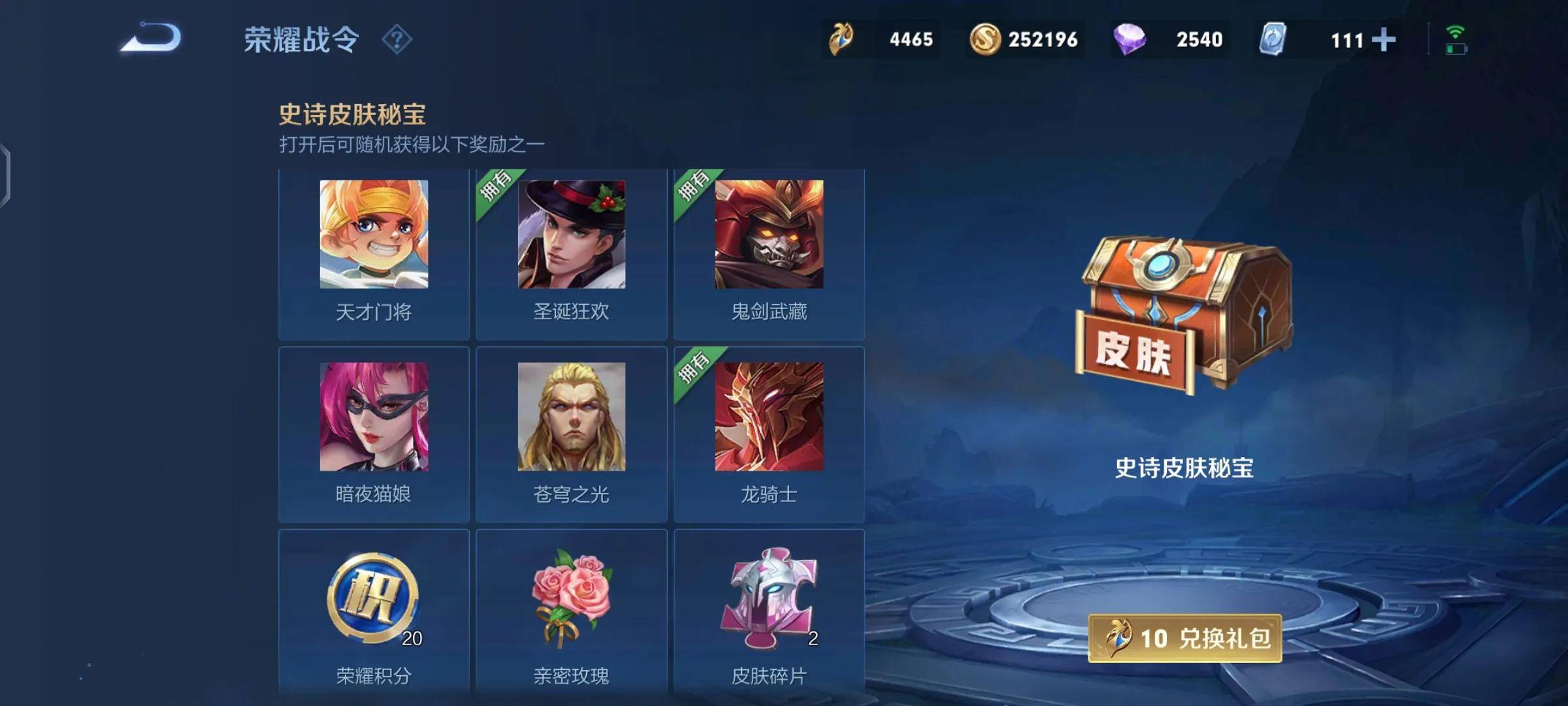This screenshot has width=1568, height=706.
Task: Select the 皮肤碎片 skin fragment reward
Action: click(x=769, y=614)
